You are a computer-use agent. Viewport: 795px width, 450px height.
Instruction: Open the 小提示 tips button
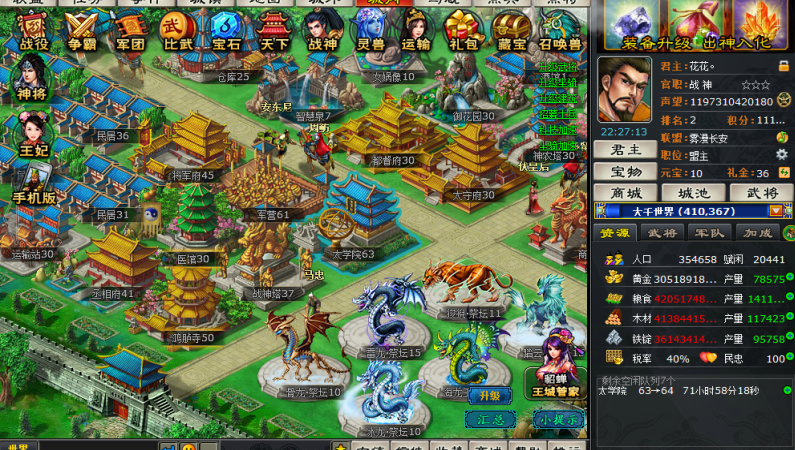(556, 419)
